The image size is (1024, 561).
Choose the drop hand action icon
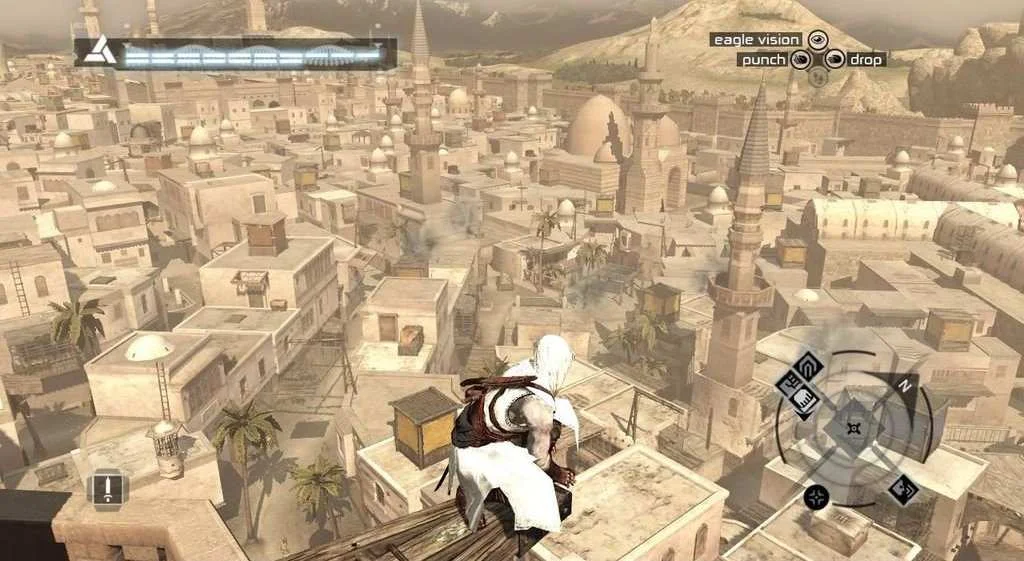(833, 60)
